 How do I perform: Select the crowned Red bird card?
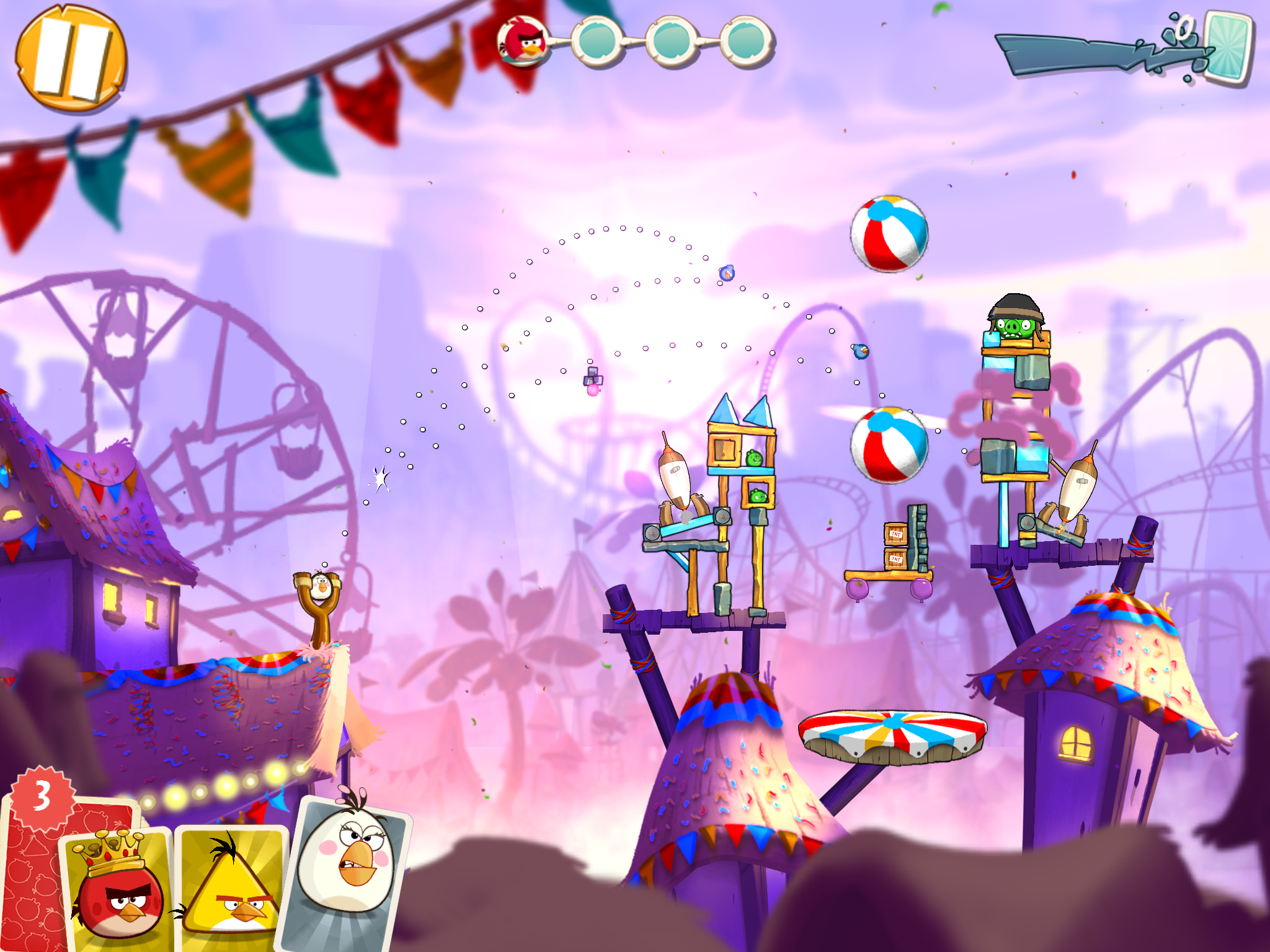[118, 889]
